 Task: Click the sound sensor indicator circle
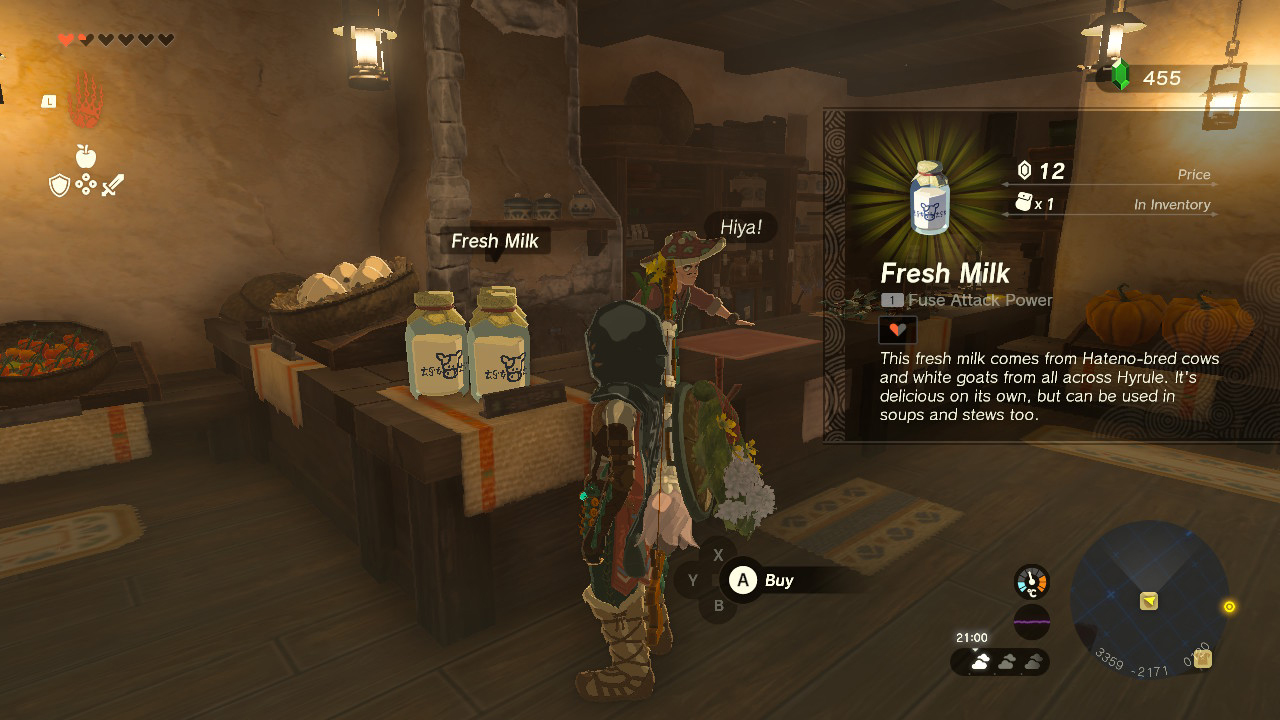coord(1032,622)
